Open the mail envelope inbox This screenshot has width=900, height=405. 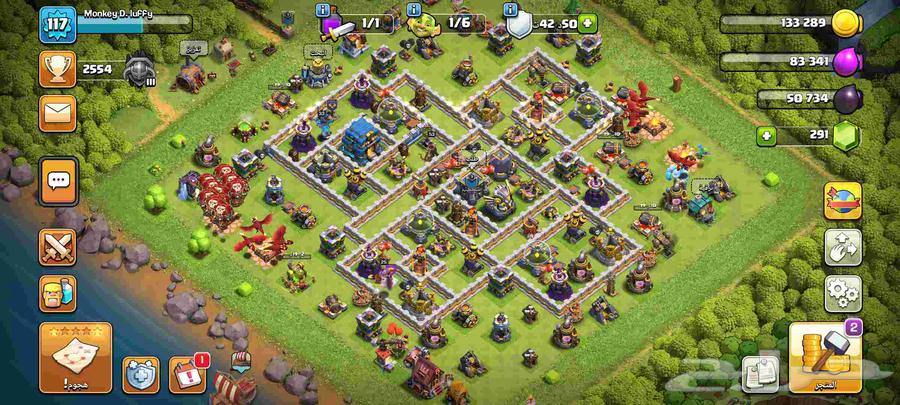pos(58,112)
